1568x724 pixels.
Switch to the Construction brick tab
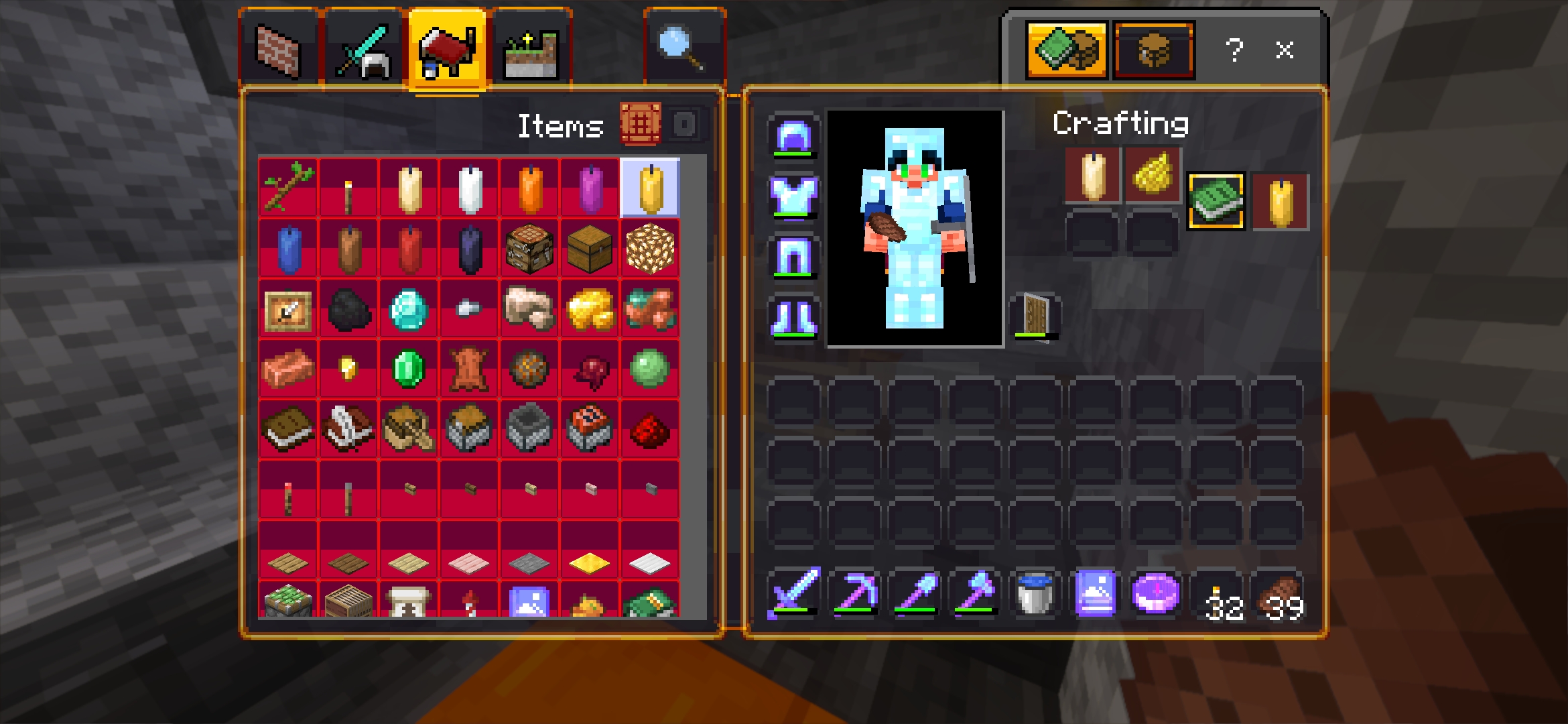coord(279,50)
